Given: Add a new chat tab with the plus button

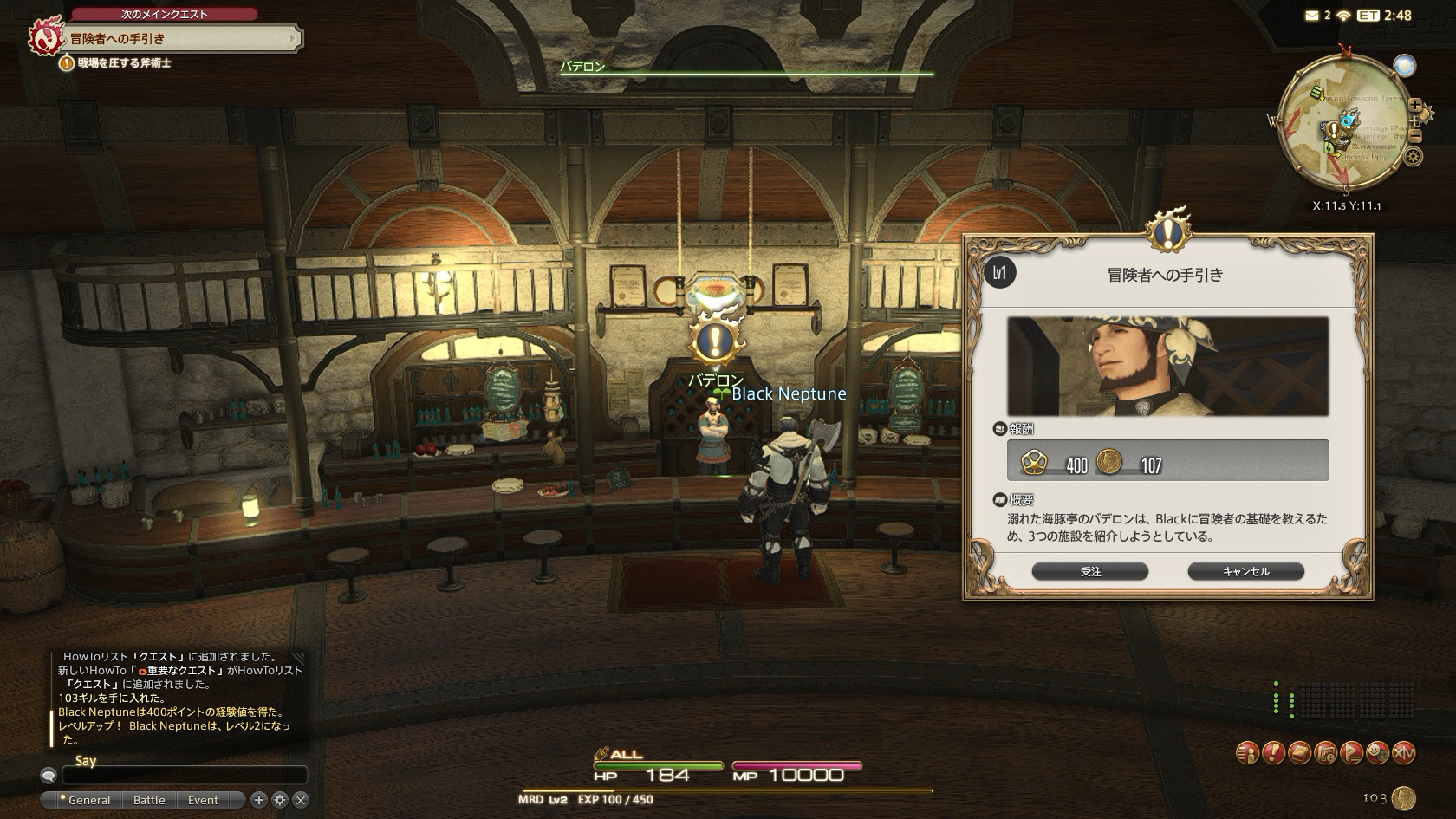Looking at the screenshot, I should (258, 800).
